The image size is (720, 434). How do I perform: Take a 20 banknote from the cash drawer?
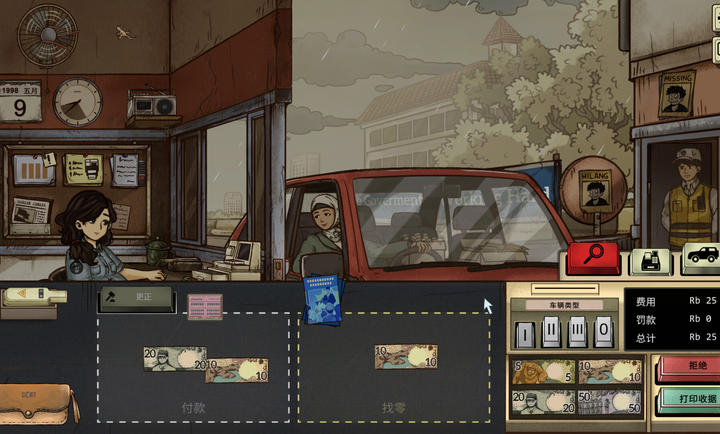coord(541,403)
